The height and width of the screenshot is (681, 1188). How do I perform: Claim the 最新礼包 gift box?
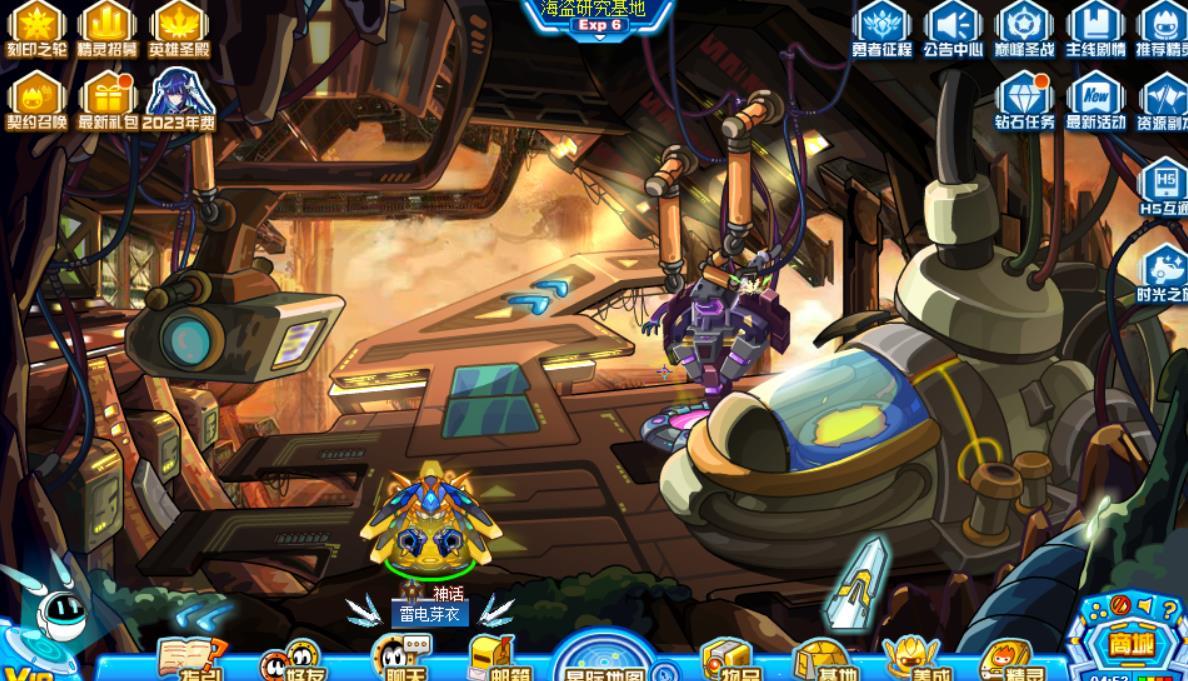108,98
